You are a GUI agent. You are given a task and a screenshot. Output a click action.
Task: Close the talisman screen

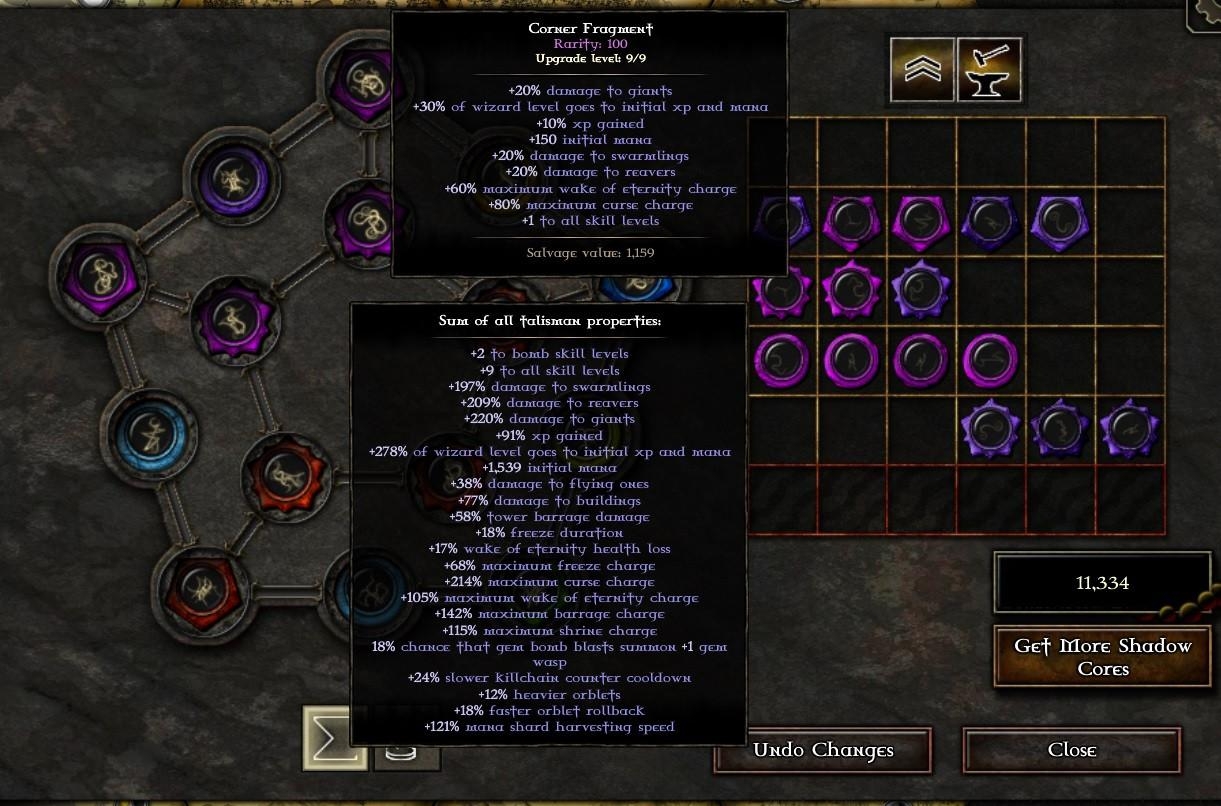[1071, 750]
